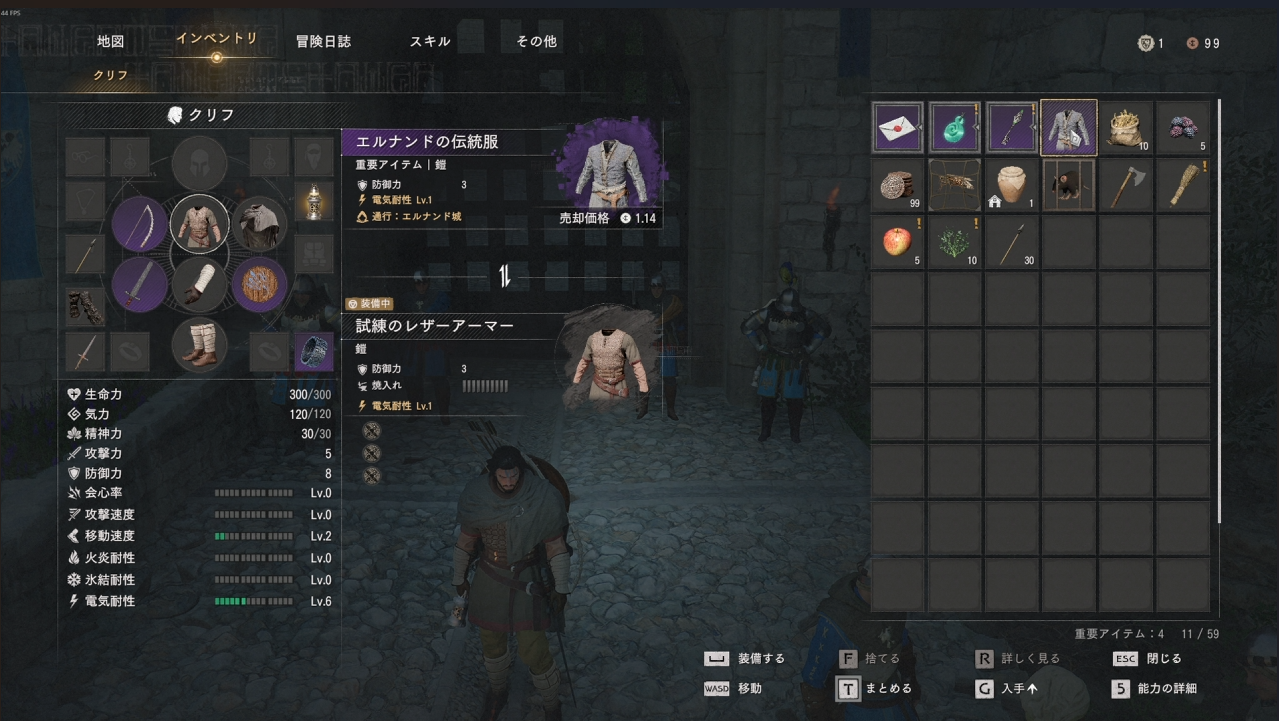Select the caged rat item
The image size is (1279, 721).
tap(1069, 185)
